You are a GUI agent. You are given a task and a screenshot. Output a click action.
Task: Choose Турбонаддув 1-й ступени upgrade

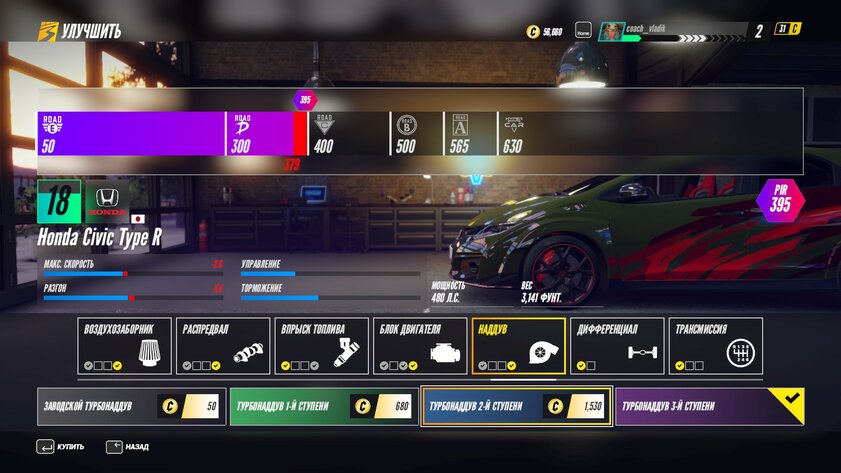(x=324, y=407)
